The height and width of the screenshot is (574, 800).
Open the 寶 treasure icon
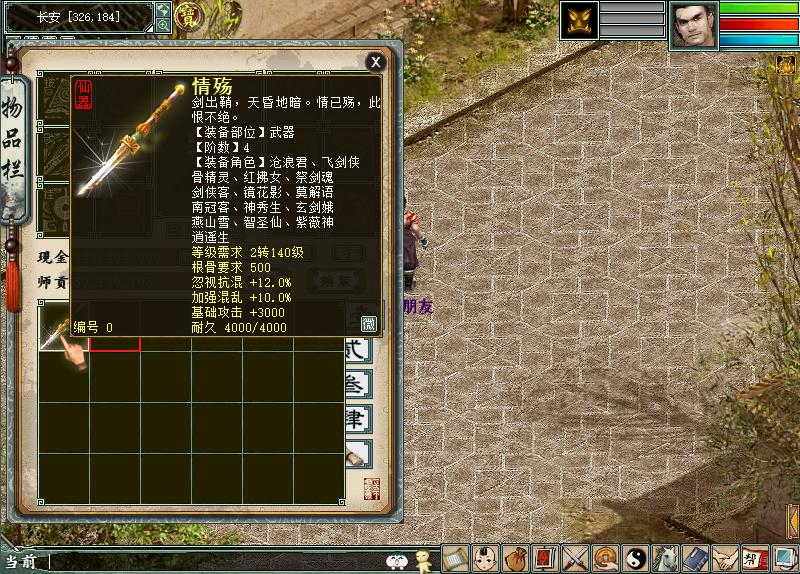187,15
